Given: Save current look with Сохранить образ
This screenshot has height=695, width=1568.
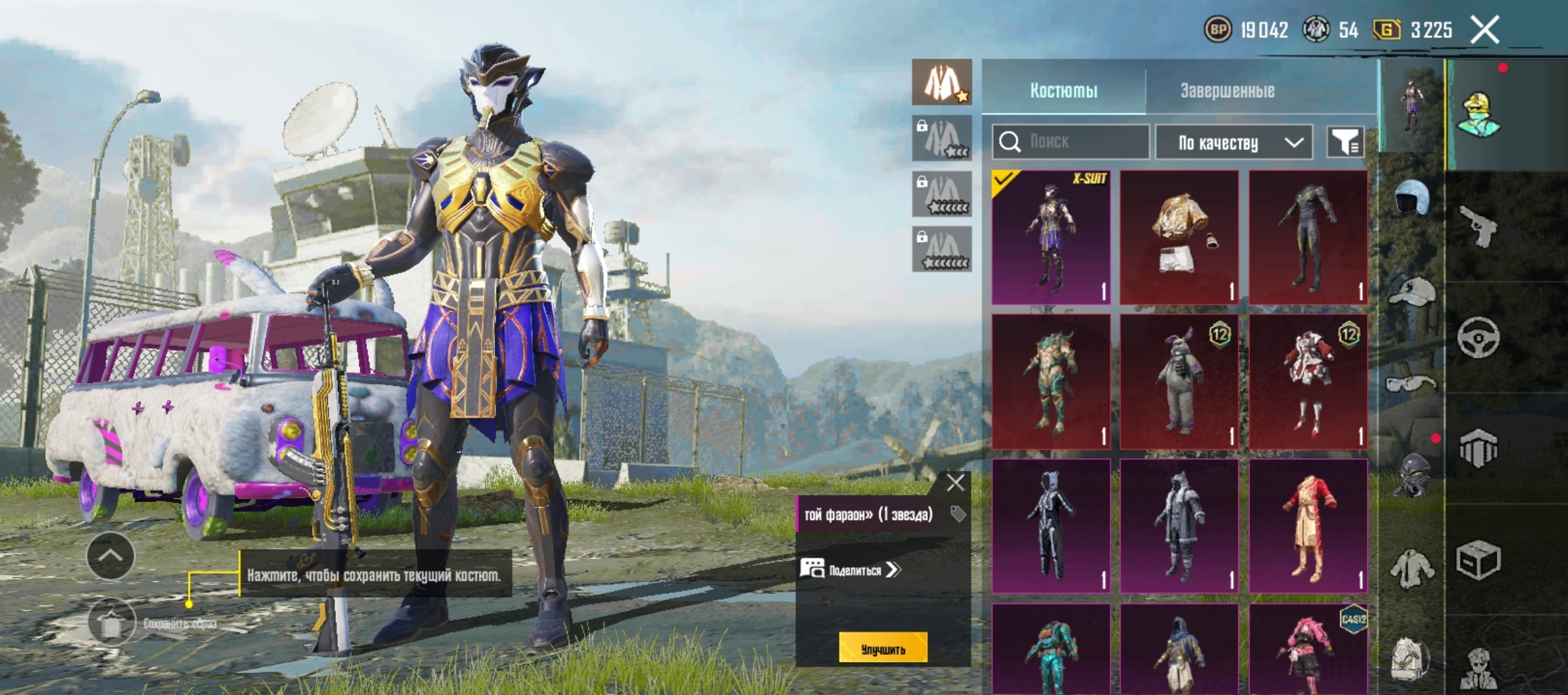Looking at the screenshot, I should (x=112, y=623).
